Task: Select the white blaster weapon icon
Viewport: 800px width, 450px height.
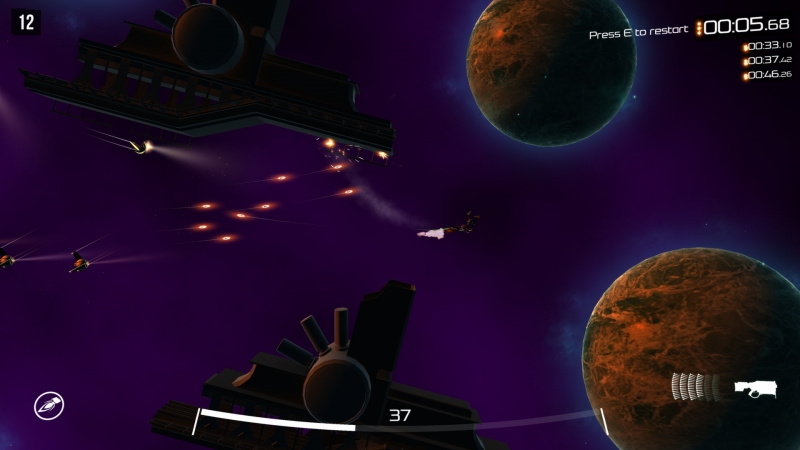Action: pos(756,388)
